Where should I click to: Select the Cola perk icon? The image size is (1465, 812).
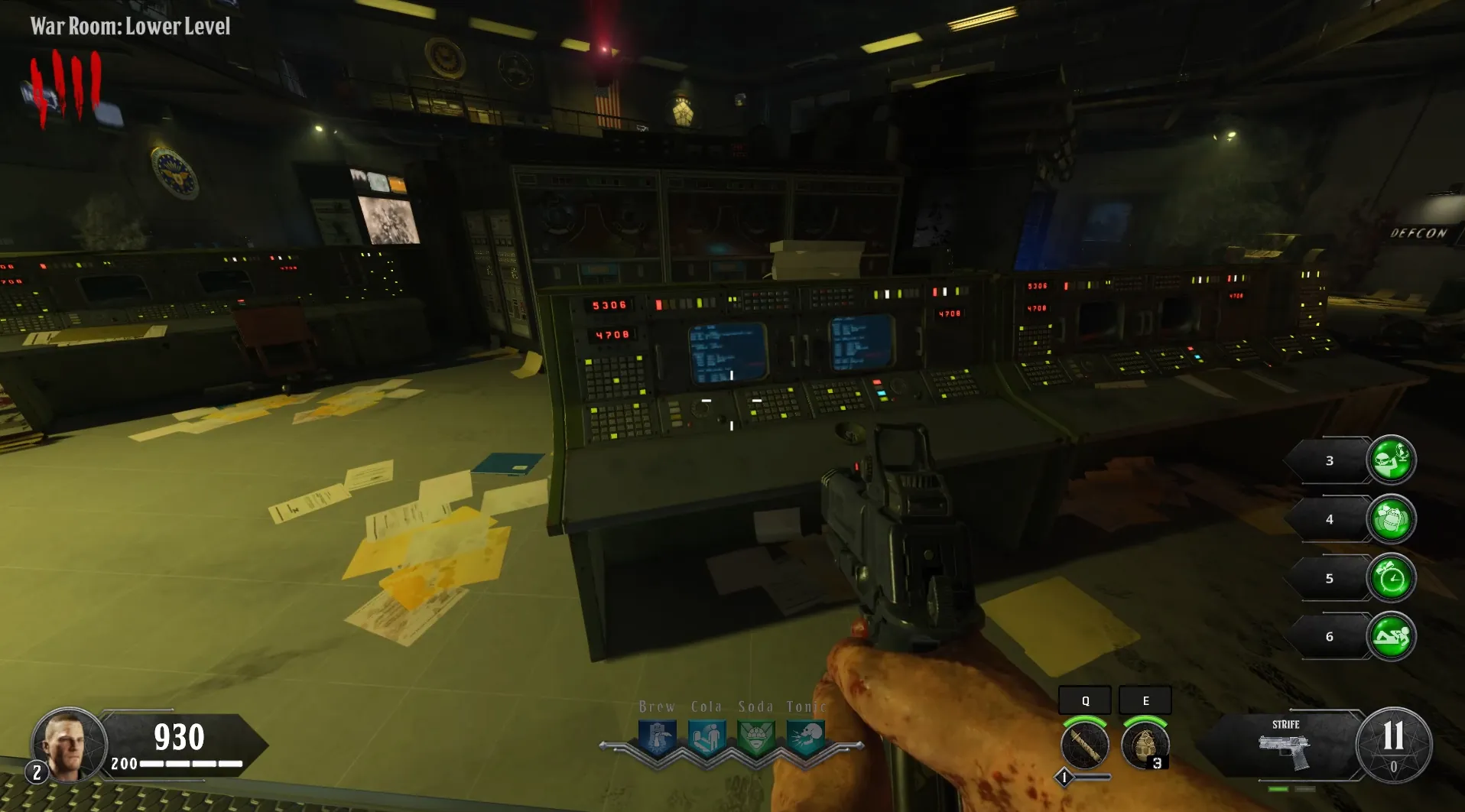click(707, 739)
